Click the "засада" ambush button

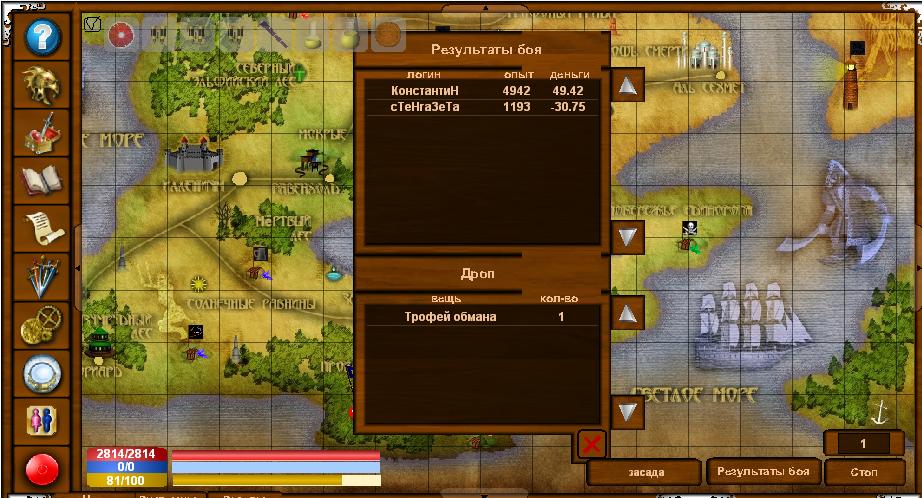click(x=646, y=471)
